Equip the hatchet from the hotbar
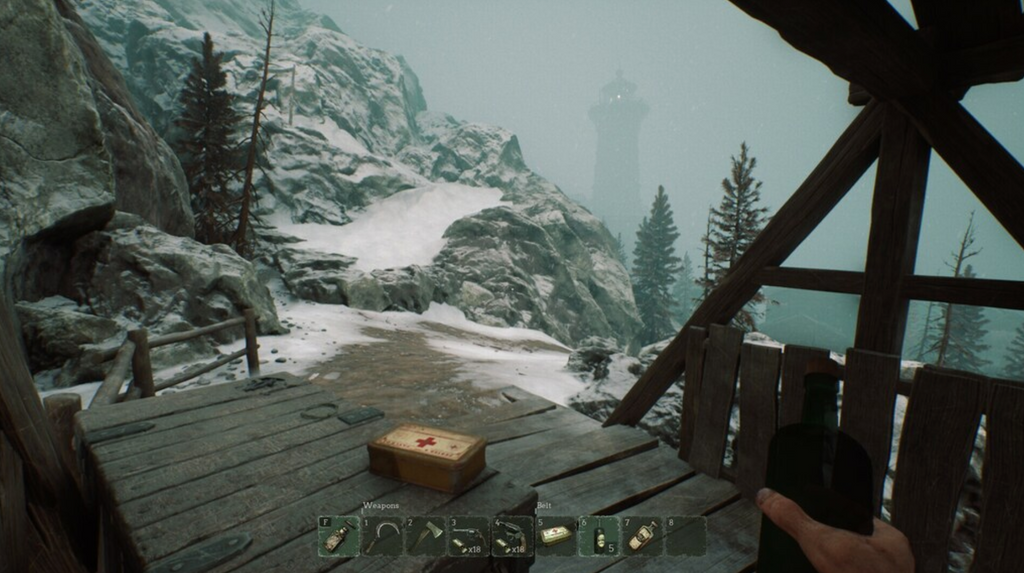Viewport: 1024px width, 573px height. click(425, 537)
